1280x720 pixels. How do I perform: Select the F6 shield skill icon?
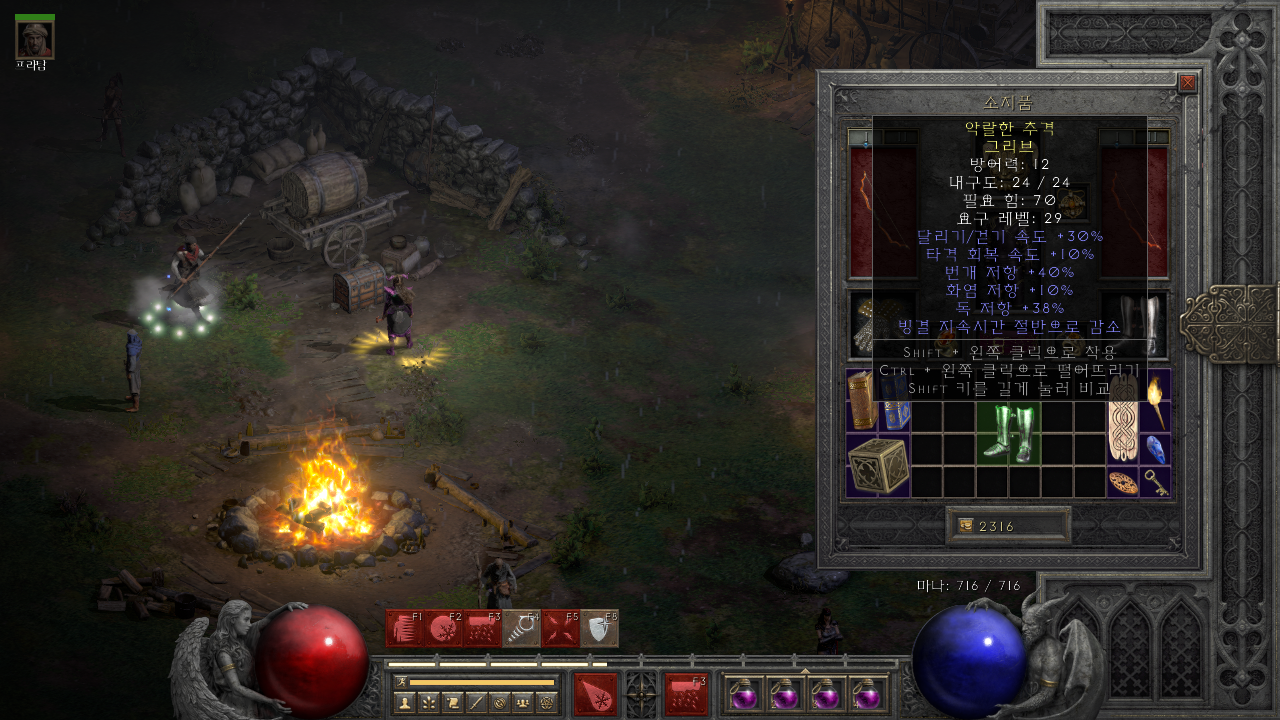[x=599, y=629]
